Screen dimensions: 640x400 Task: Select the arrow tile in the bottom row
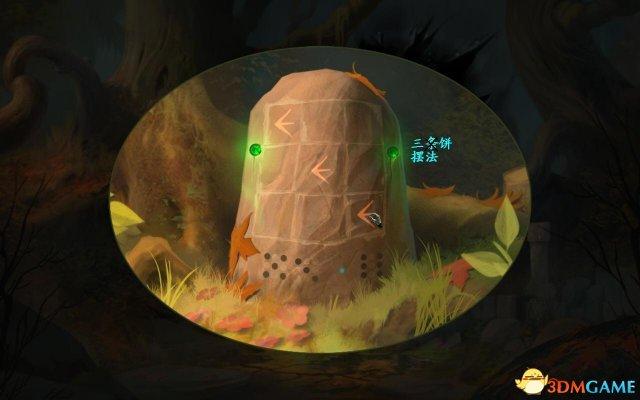pos(368,213)
